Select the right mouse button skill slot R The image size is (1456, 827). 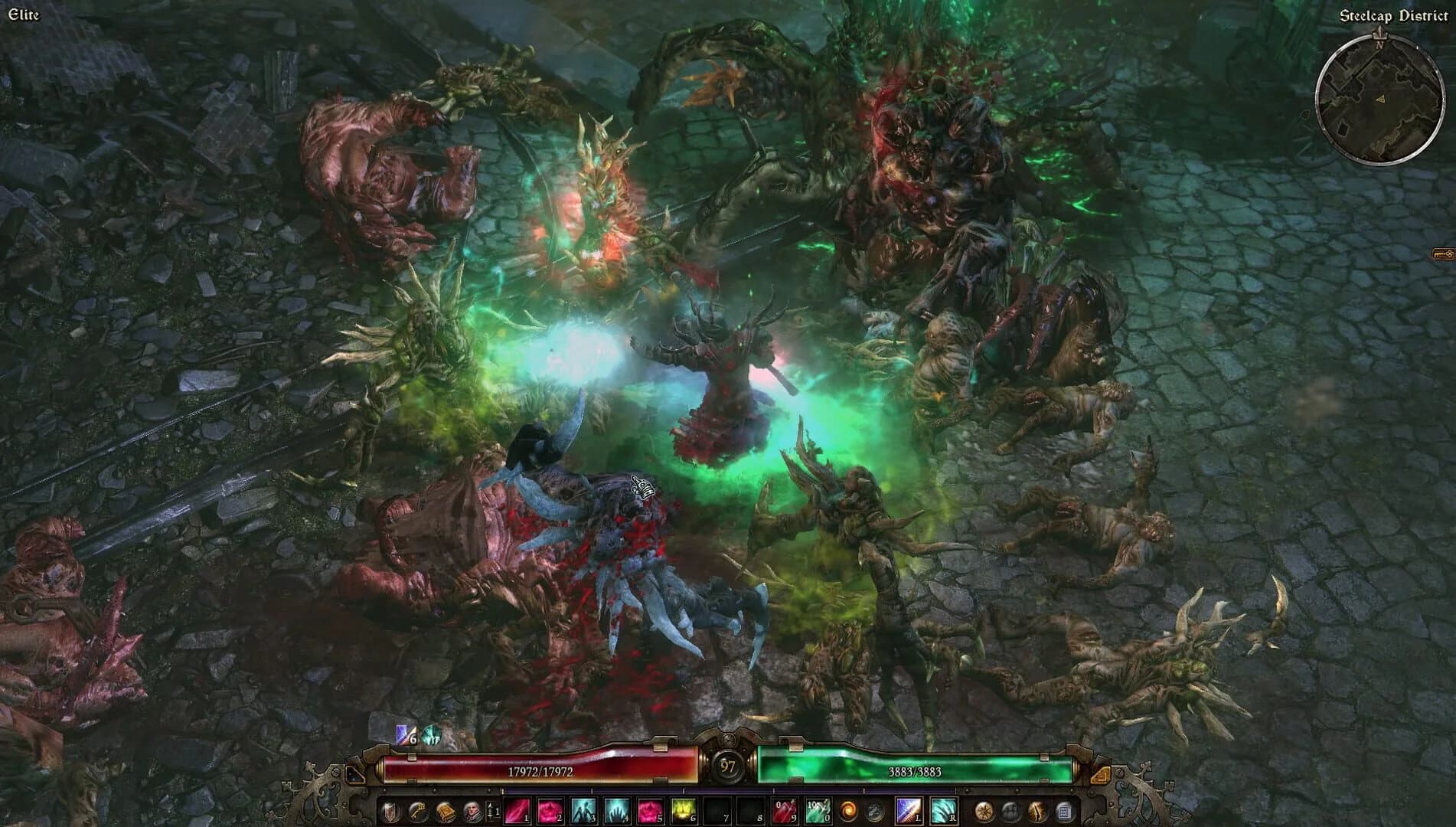944,811
